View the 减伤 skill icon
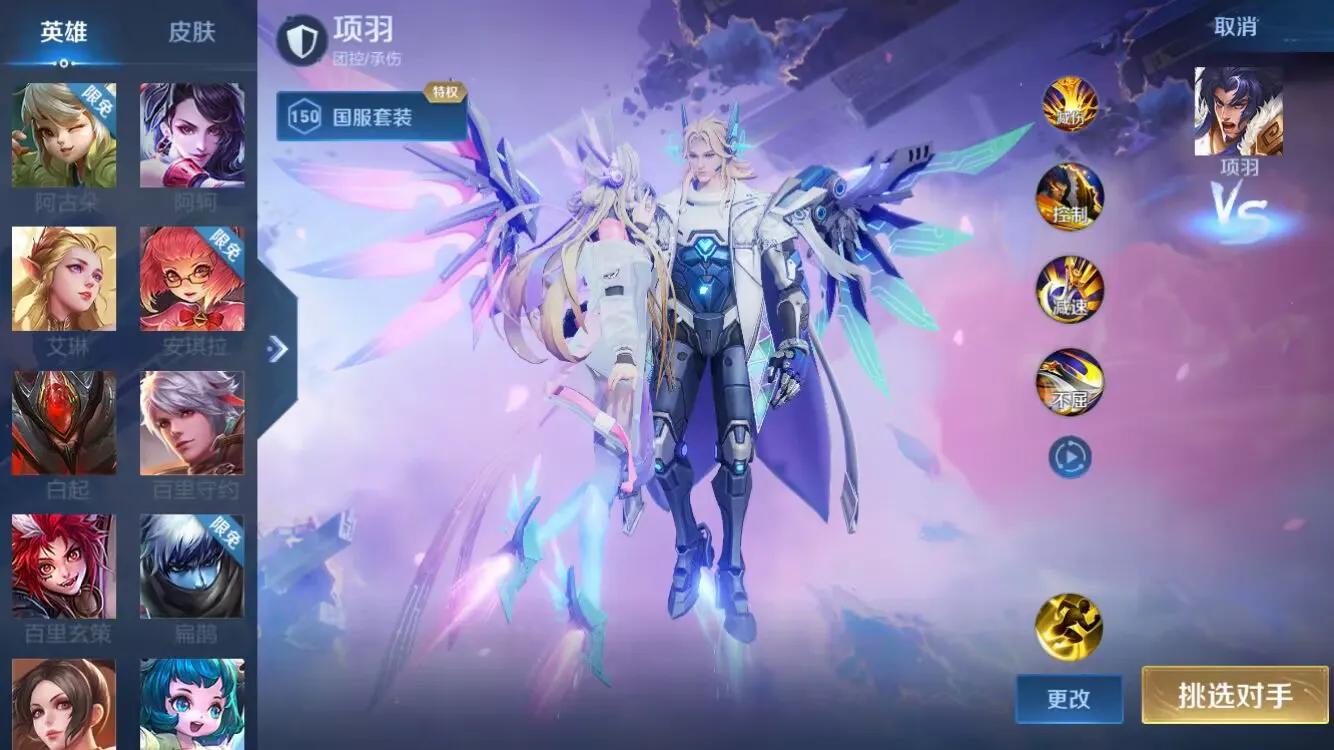This screenshot has height=750, width=1334. [x=1070, y=104]
